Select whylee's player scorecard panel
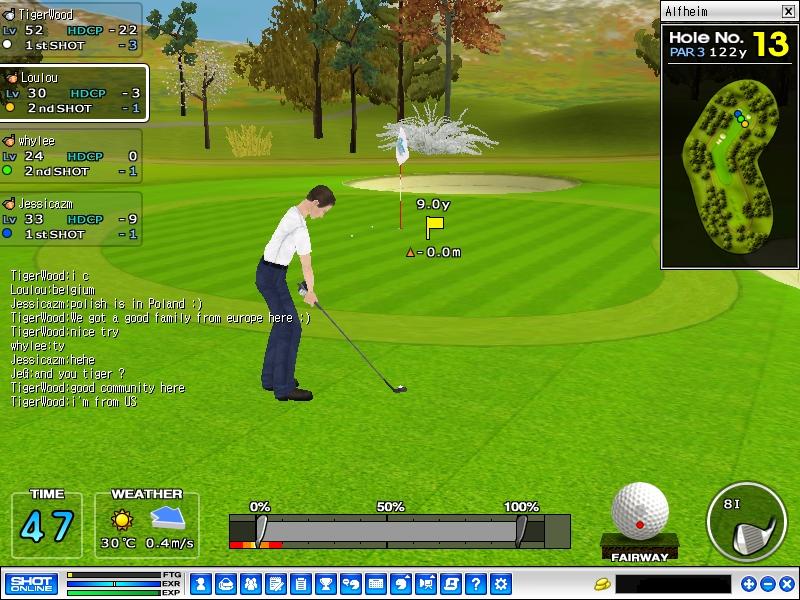800x600 pixels. [71, 156]
